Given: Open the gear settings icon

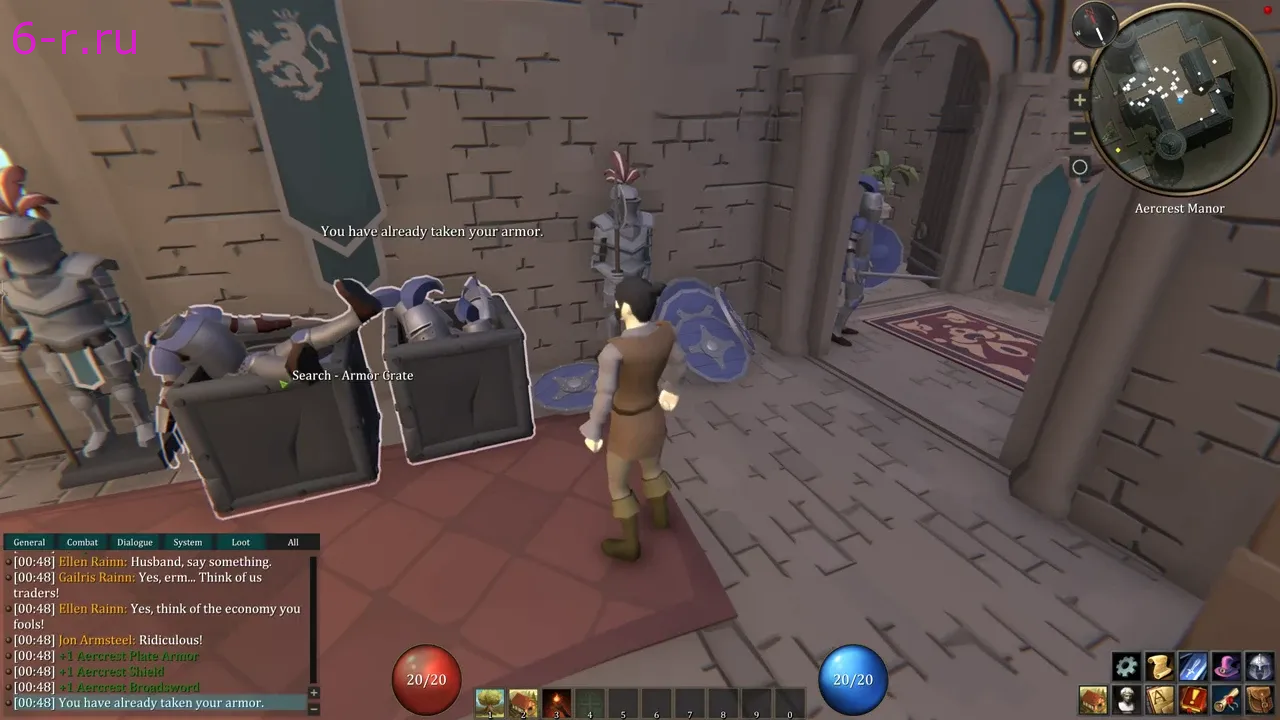Looking at the screenshot, I should coord(1127,667).
